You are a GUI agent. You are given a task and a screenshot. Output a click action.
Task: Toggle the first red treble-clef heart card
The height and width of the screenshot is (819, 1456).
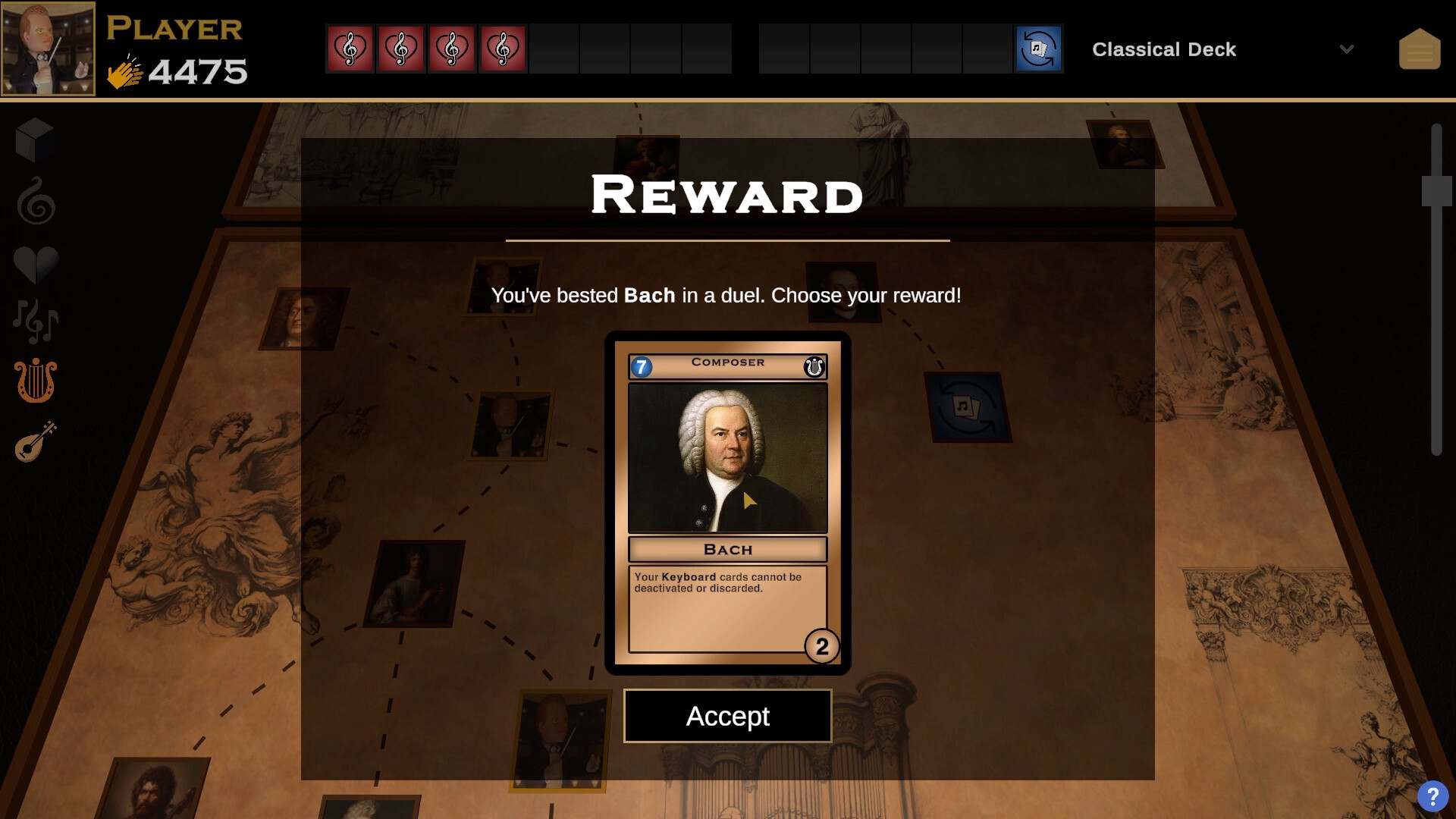350,48
